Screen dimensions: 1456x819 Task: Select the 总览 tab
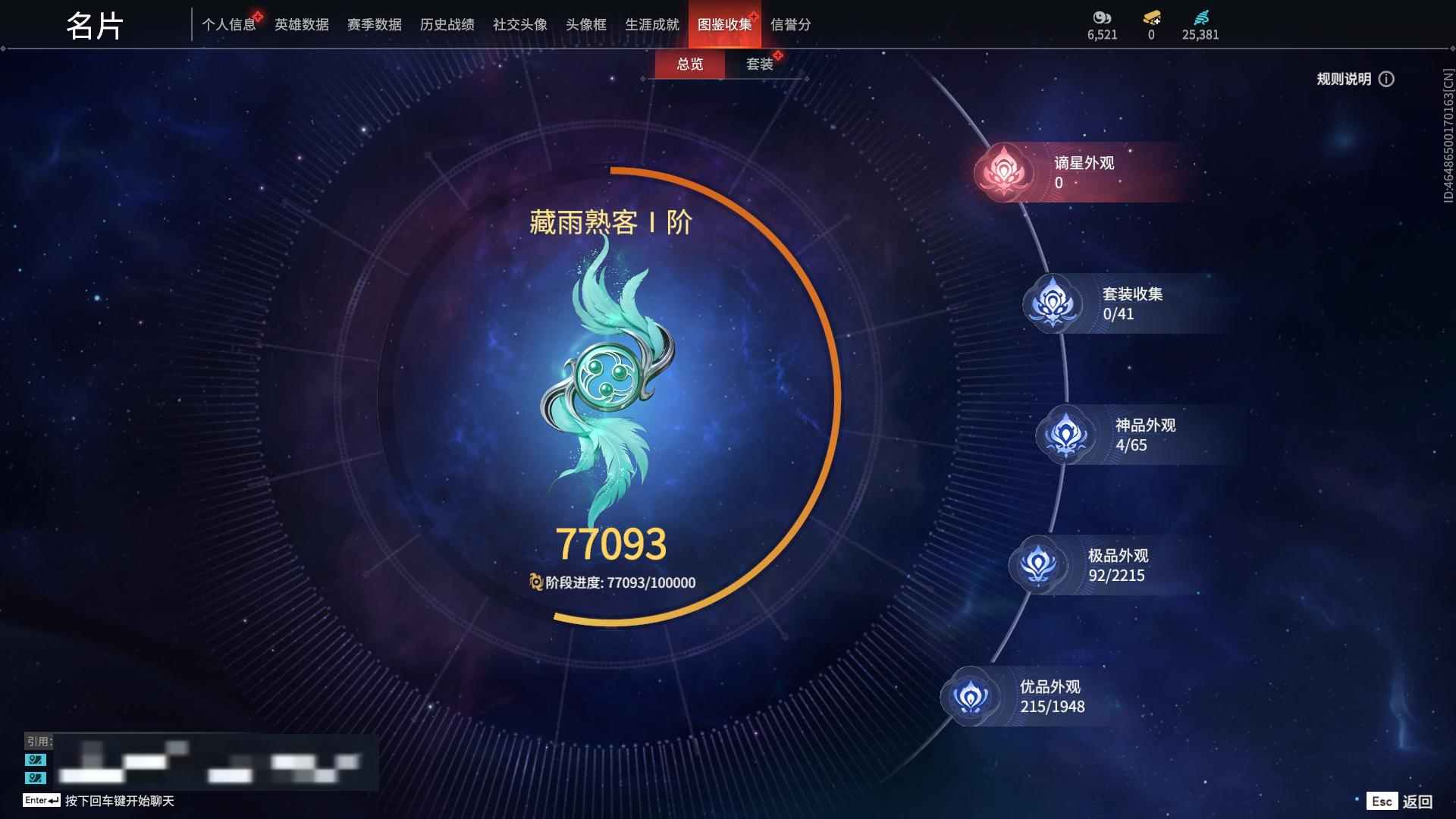pos(689,64)
